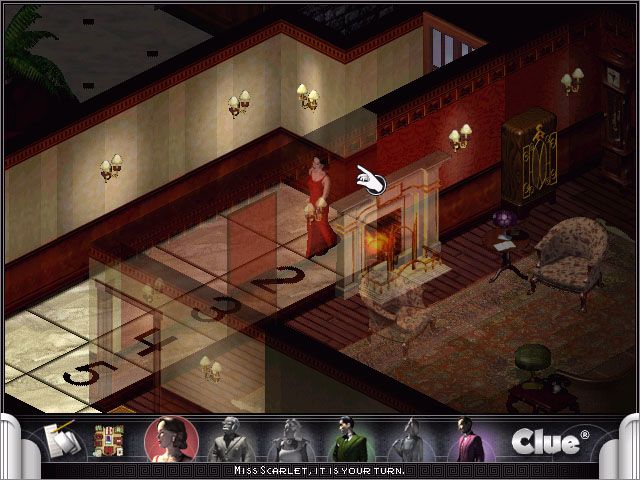This screenshot has height=480, width=640.
Task: Click the Clue logo button
Action: tap(546, 441)
